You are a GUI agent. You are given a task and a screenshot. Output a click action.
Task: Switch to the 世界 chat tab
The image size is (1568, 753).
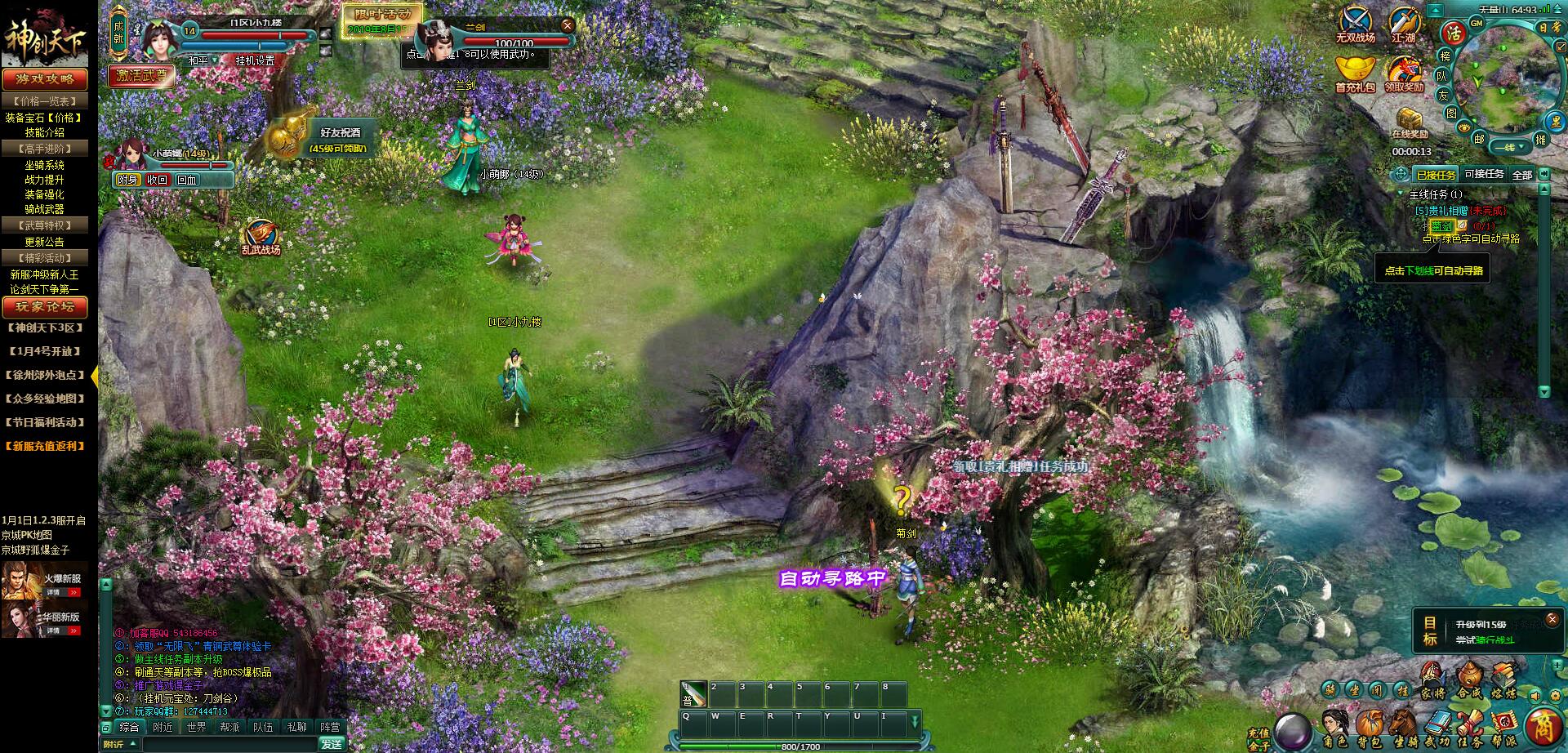point(197,728)
